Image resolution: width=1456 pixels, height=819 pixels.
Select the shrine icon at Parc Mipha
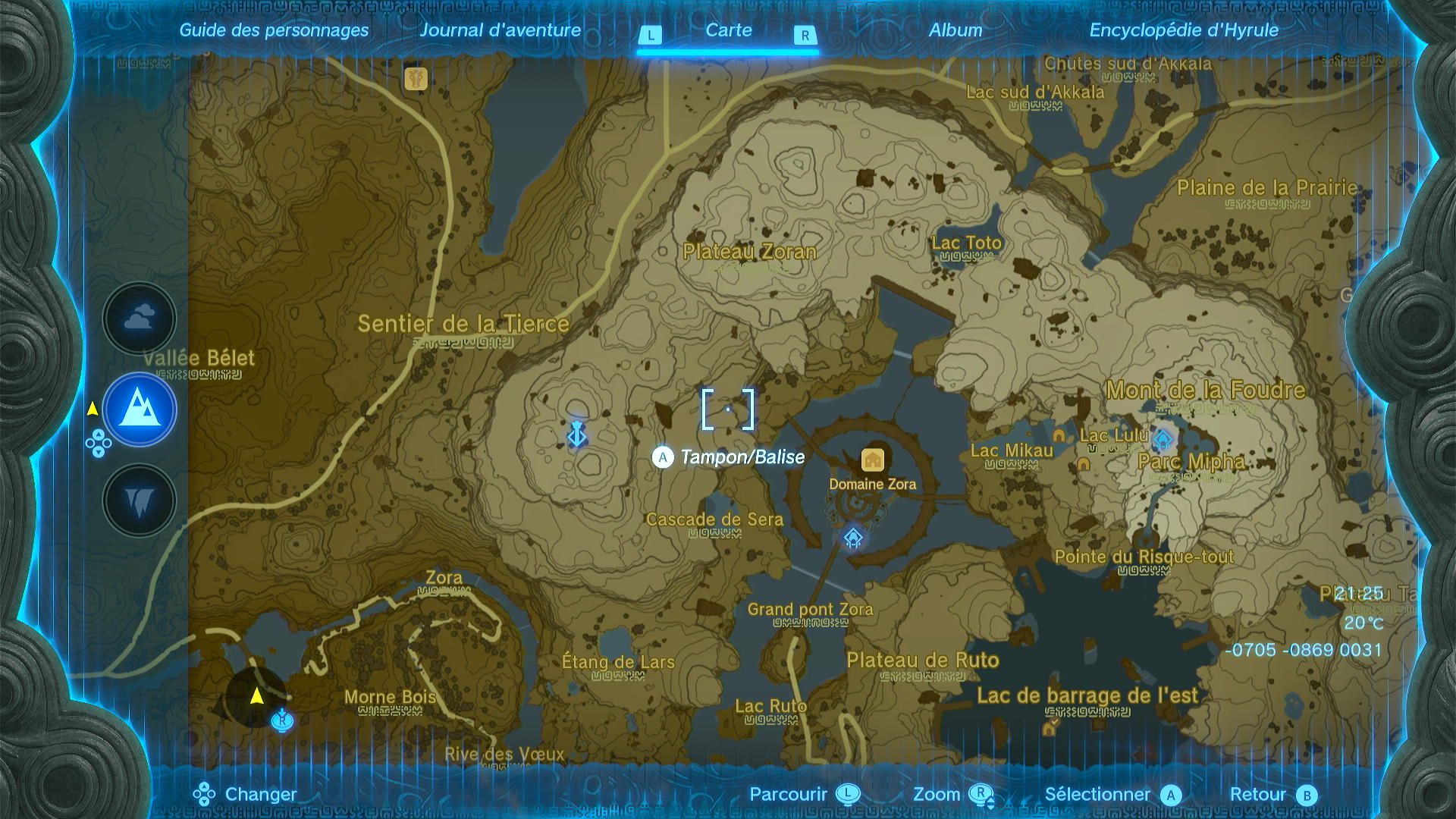point(1163,438)
